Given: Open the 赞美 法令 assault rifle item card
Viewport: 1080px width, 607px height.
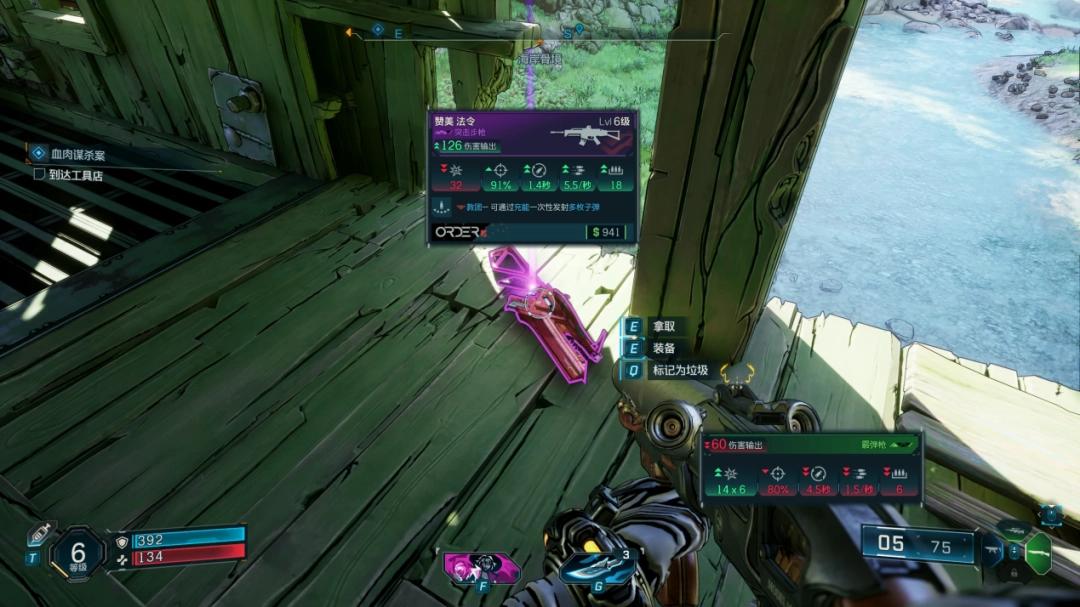Looking at the screenshot, I should (532, 175).
